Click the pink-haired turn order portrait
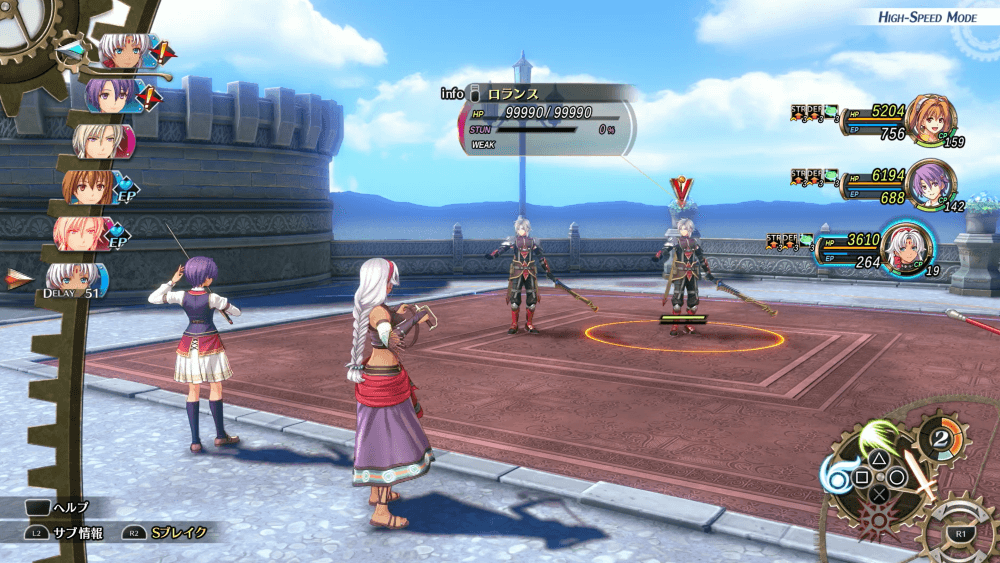This screenshot has width=1000, height=563. [x=81, y=232]
